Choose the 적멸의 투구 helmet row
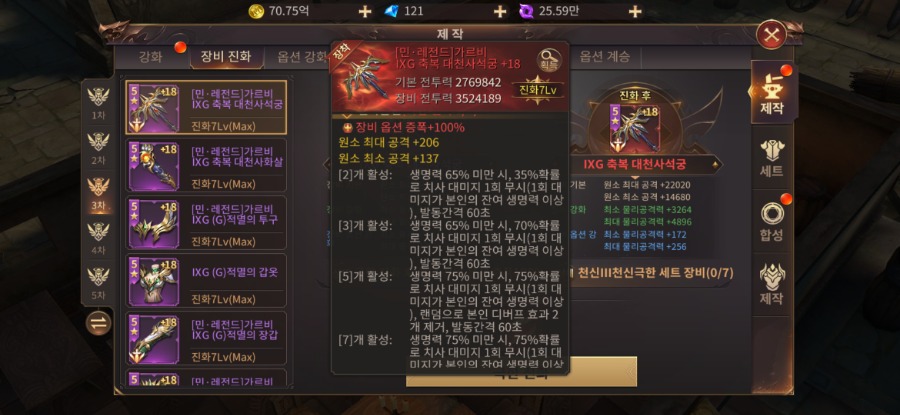This screenshot has width=900, height=415. (206, 222)
